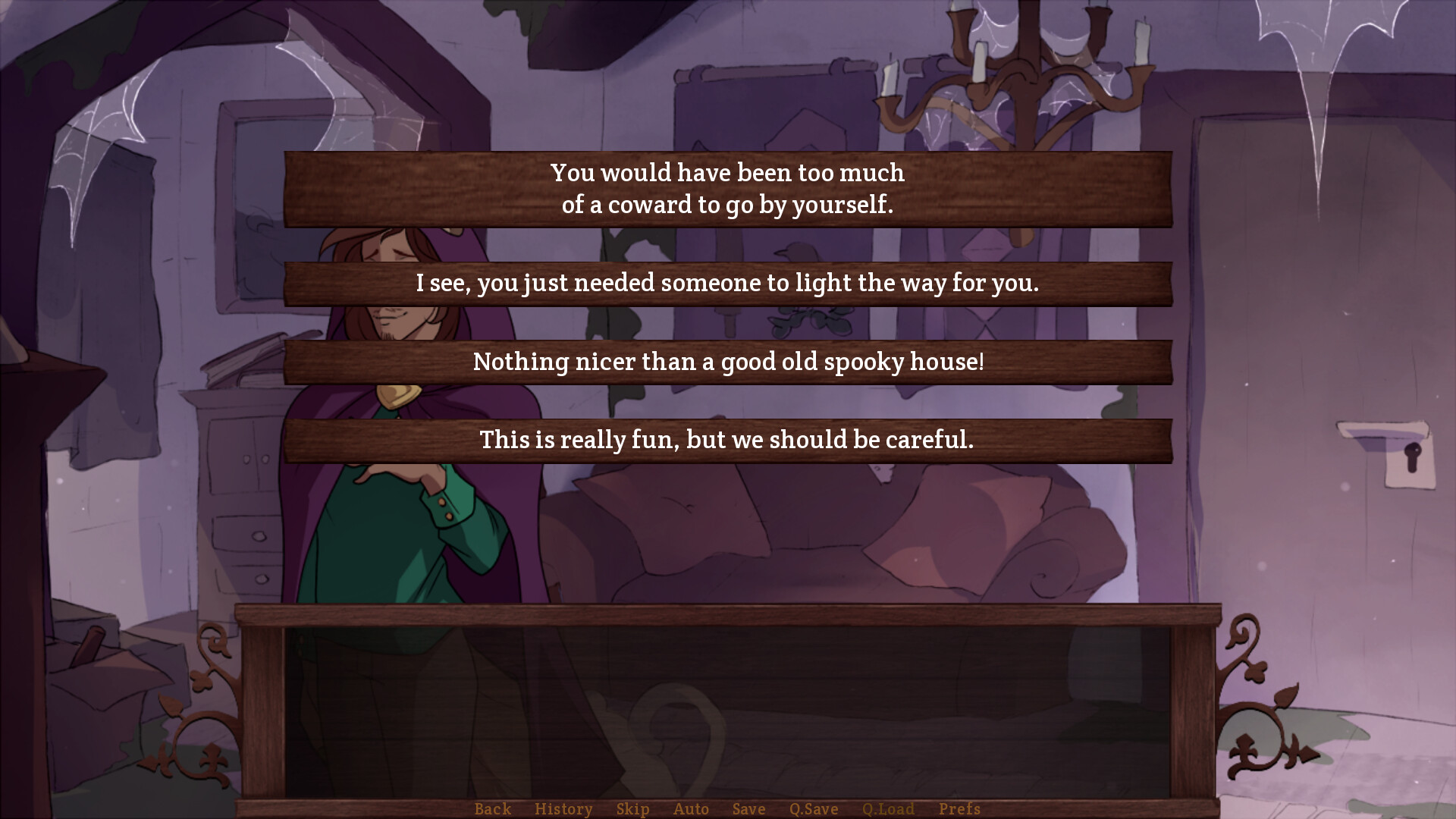The height and width of the screenshot is (819, 1456).
Task: Enable Skip mode
Action: pyautogui.click(x=633, y=808)
